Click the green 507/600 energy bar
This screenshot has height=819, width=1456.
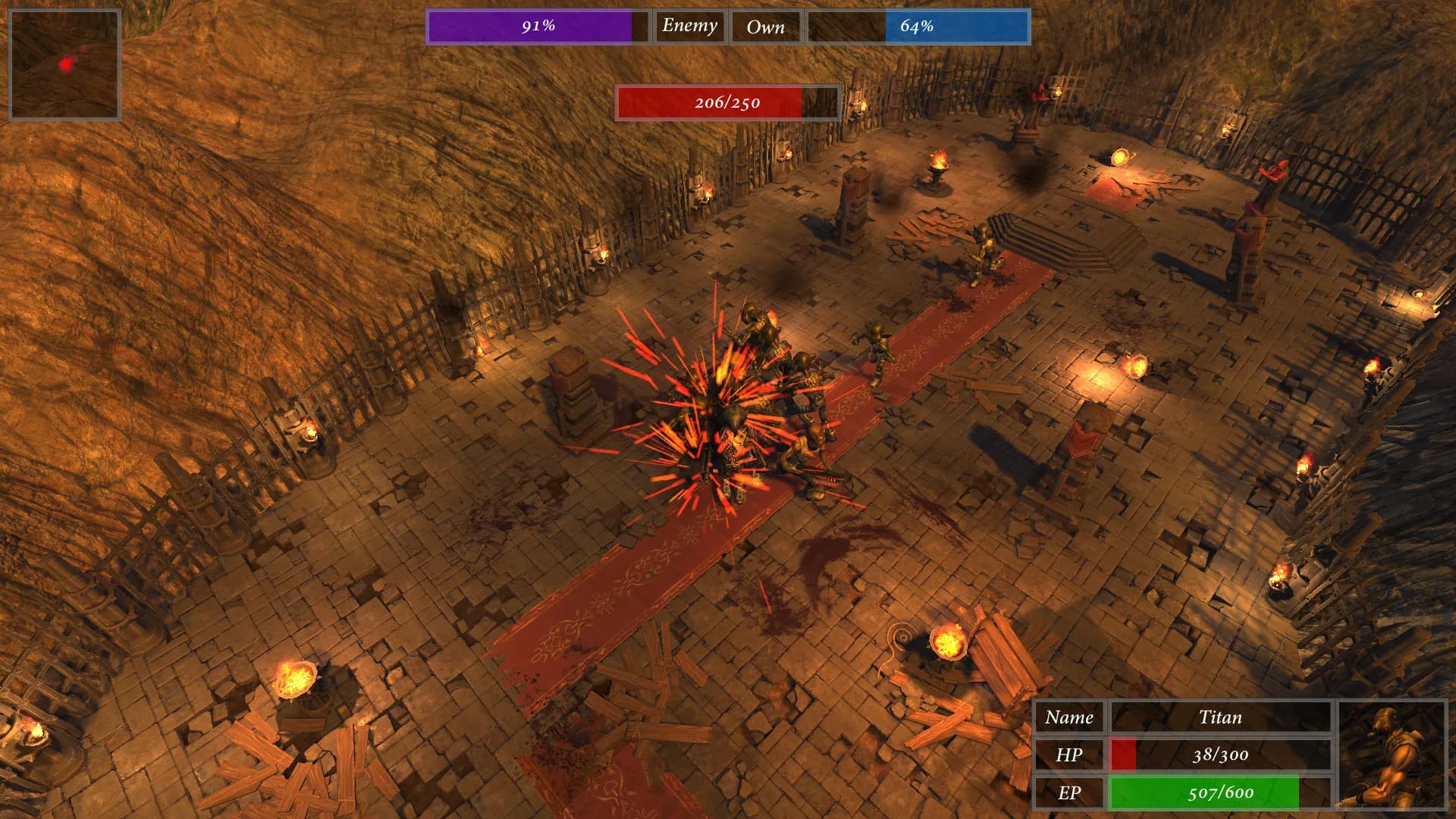coord(1221,791)
